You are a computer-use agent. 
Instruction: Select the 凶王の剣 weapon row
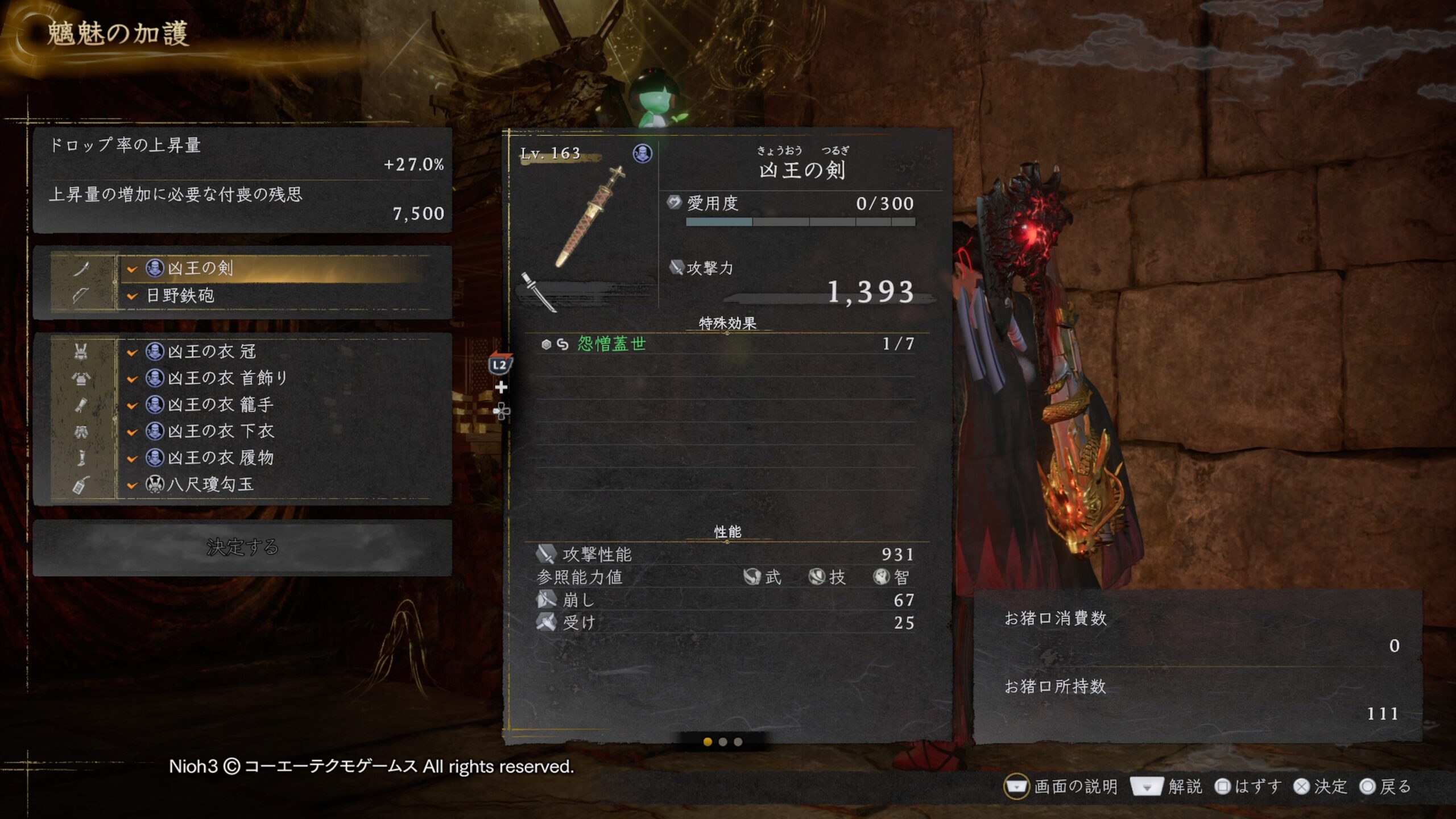273,268
